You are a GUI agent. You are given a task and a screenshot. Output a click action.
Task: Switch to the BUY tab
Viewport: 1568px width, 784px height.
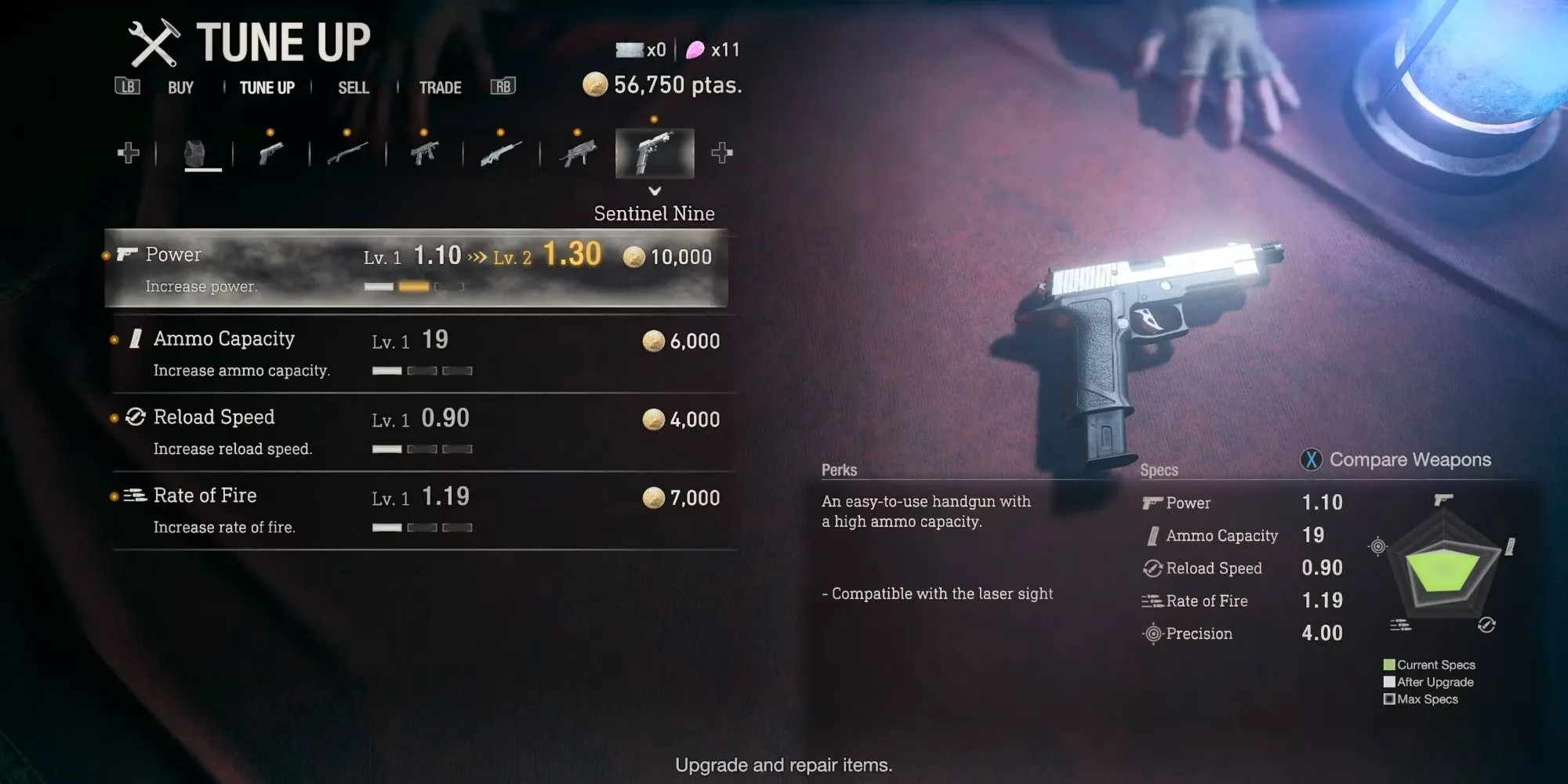pos(180,88)
